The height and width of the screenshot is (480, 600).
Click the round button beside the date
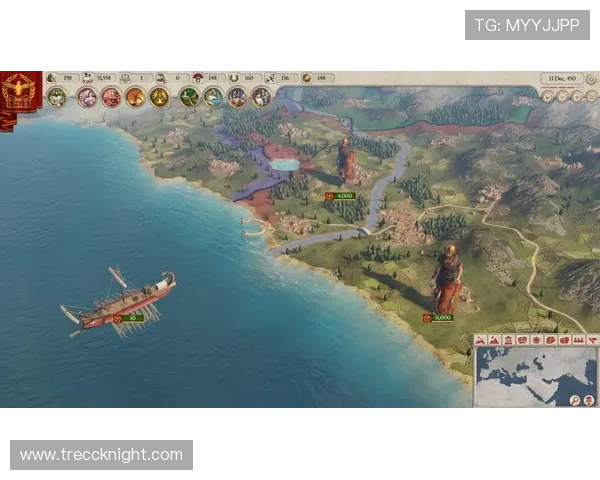(592, 78)
